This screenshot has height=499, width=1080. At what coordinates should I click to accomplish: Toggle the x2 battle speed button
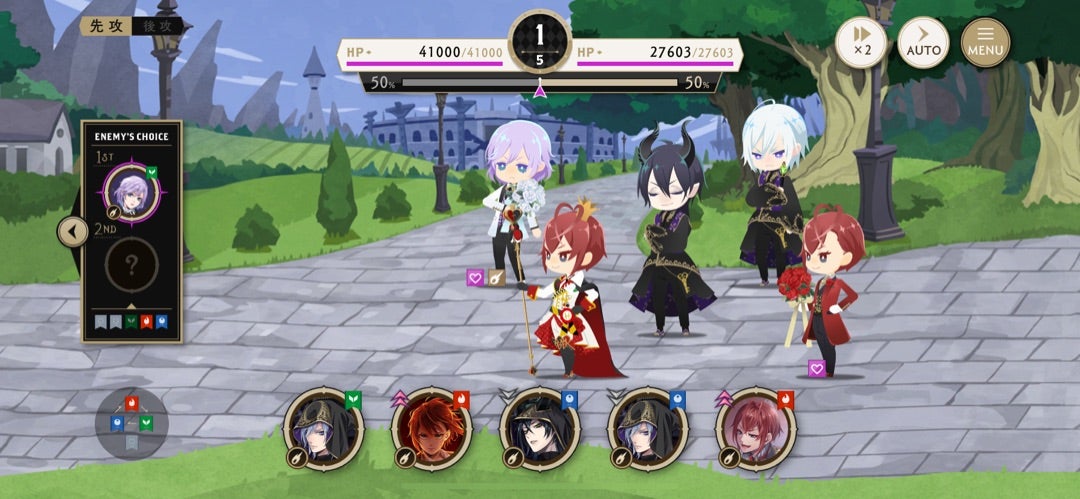(860, 43)
